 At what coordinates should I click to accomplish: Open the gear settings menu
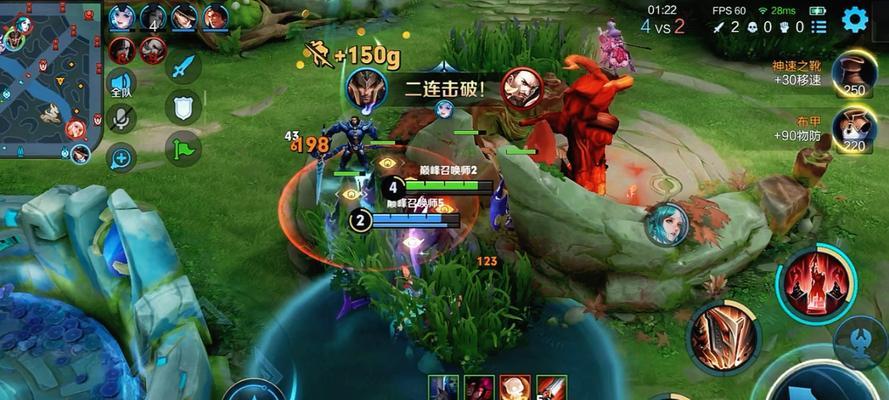[854, 18]
